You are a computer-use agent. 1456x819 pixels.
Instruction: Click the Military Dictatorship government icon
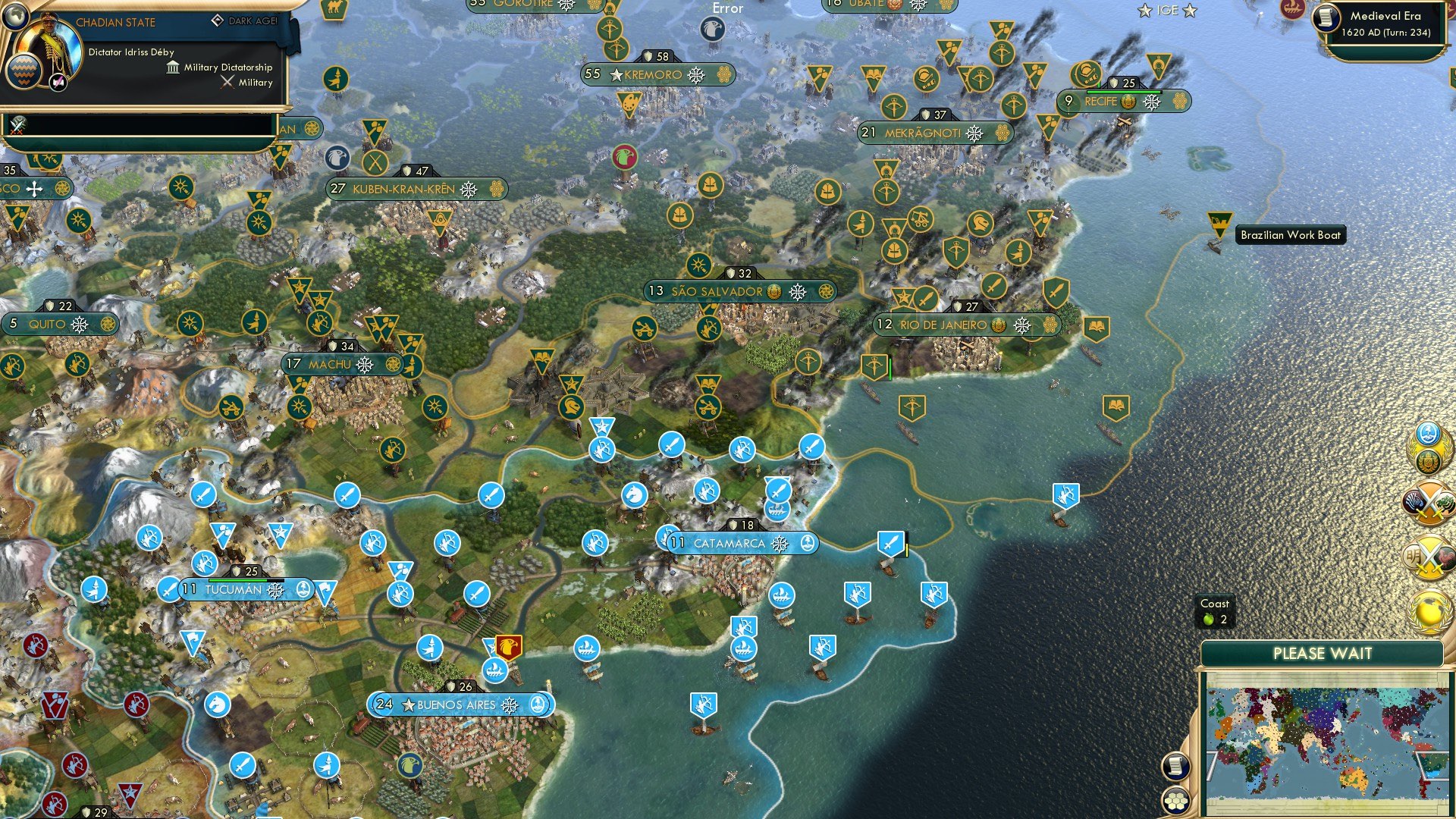(x=173, y=67)
